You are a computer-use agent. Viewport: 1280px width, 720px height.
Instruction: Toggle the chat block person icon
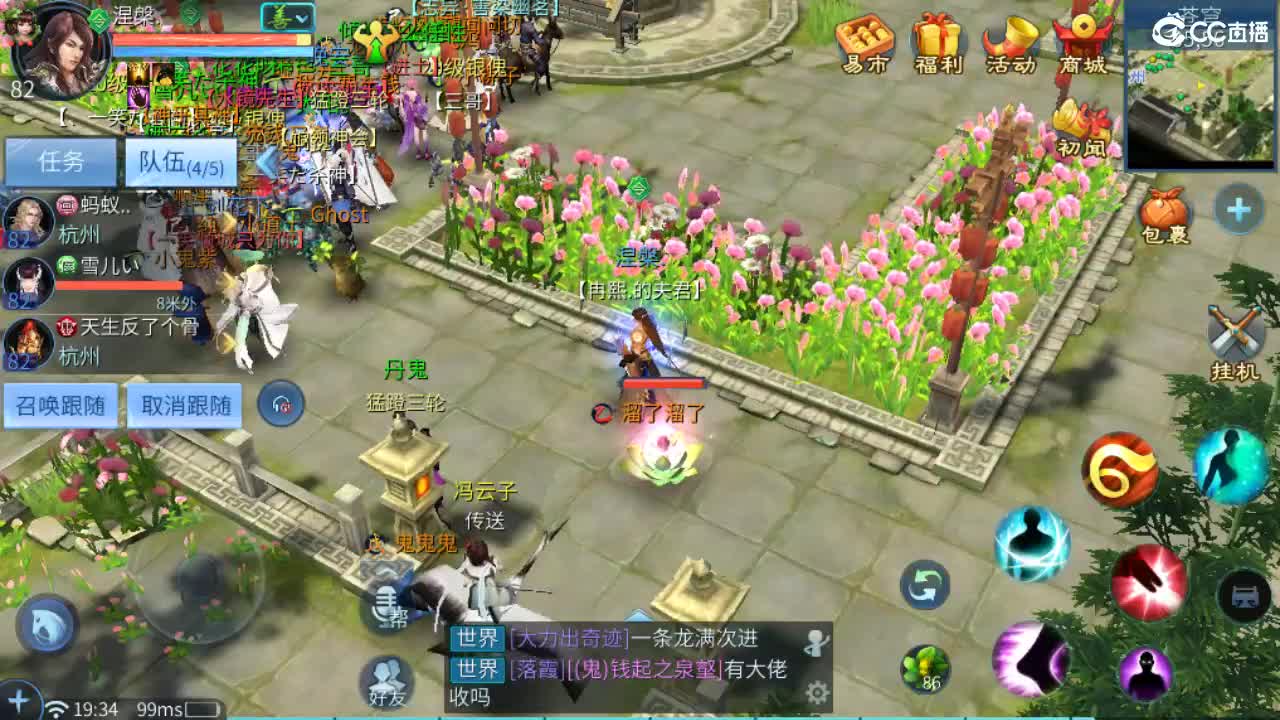pyautogui.click(x=815, y=643)
